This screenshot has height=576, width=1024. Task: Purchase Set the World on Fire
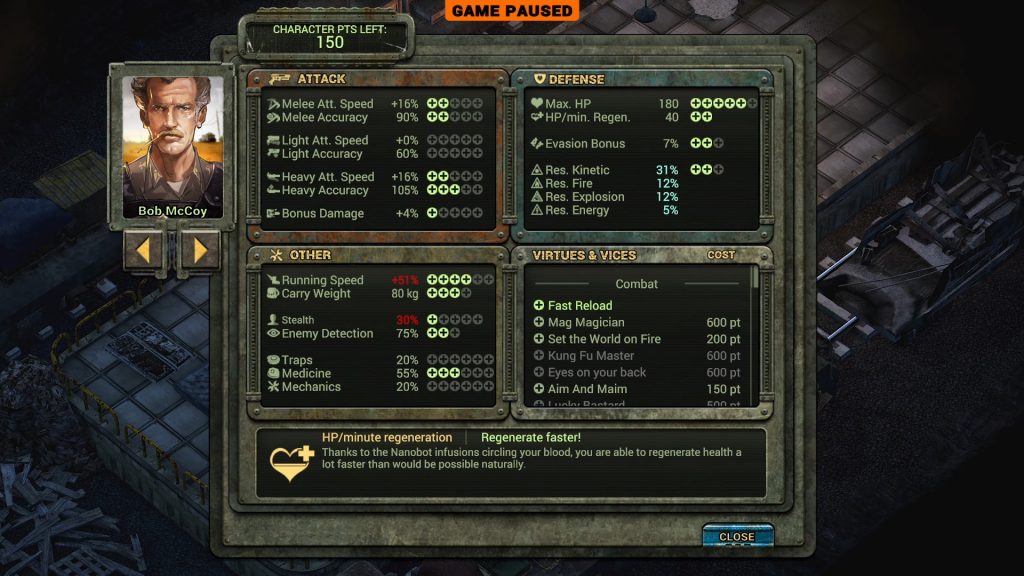pos(603,339)
